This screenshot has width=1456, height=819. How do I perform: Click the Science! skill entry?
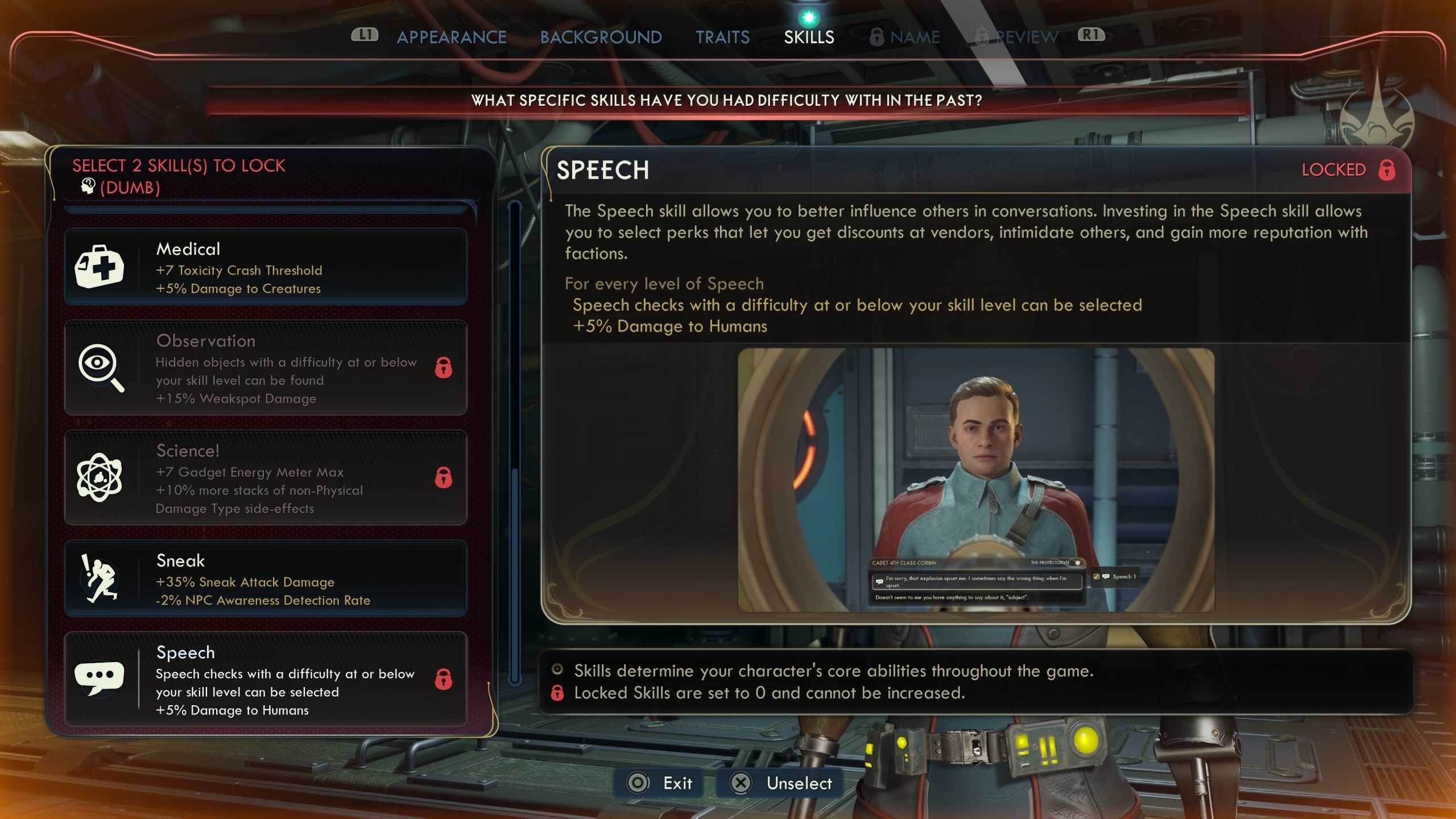coord(266,478)
